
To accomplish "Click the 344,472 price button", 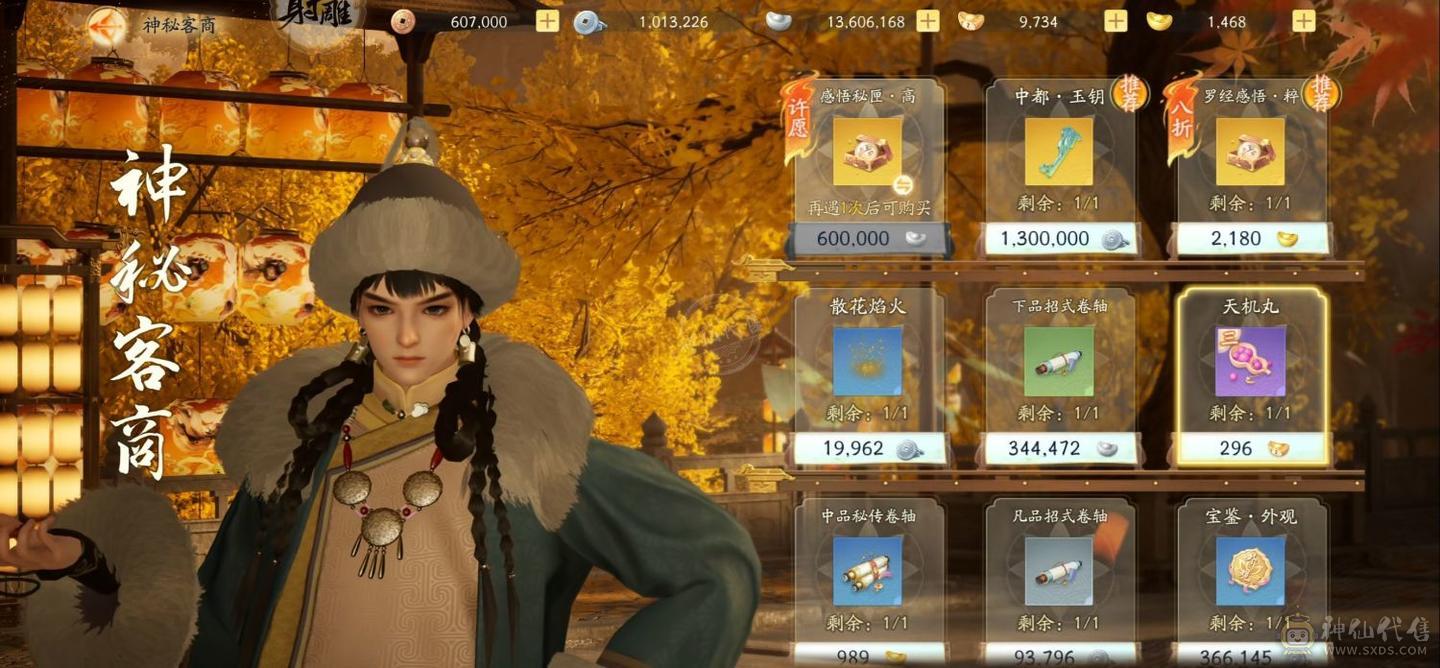I will coord(1060,449).
